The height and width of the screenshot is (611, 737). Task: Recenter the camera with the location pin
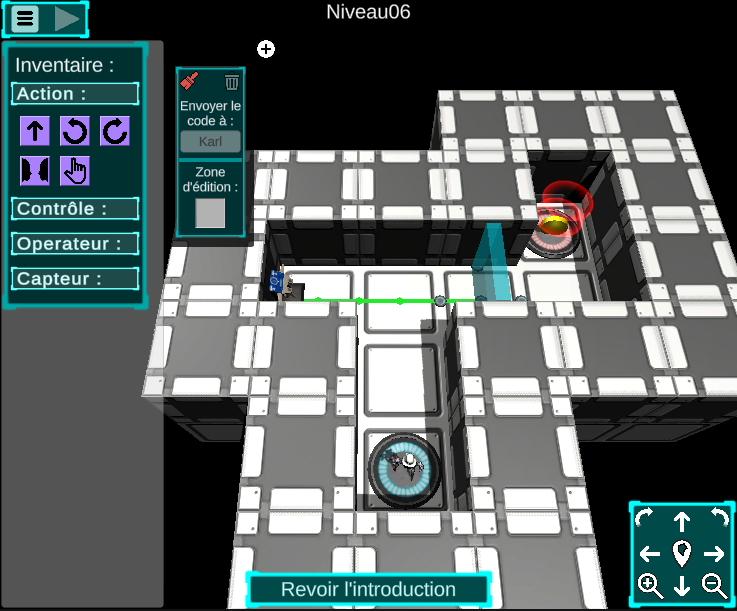[682, 553]
